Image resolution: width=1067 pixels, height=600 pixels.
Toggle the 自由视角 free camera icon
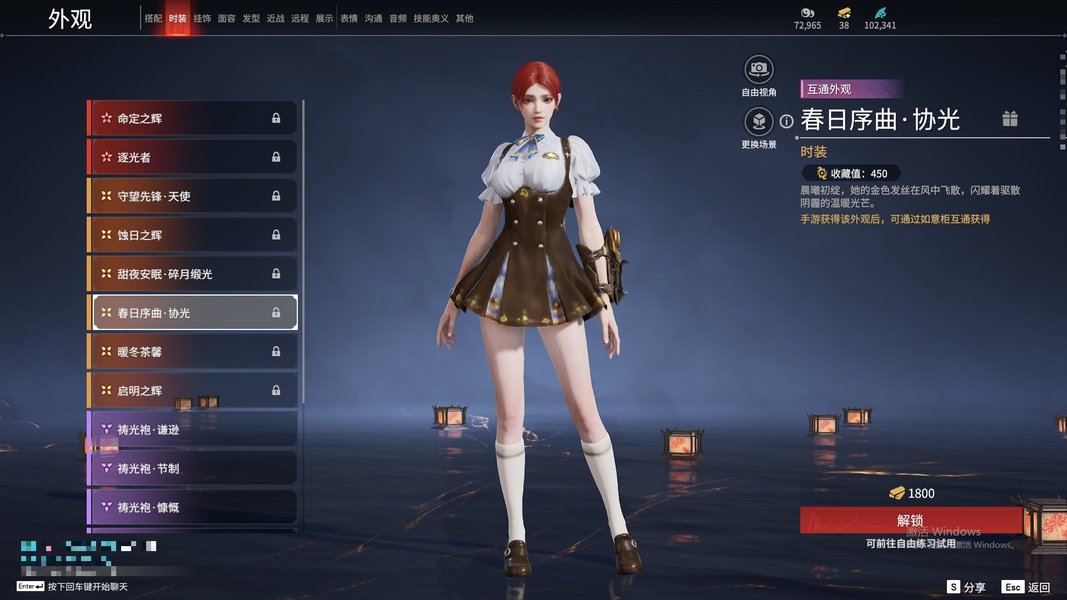coord(759,70)
